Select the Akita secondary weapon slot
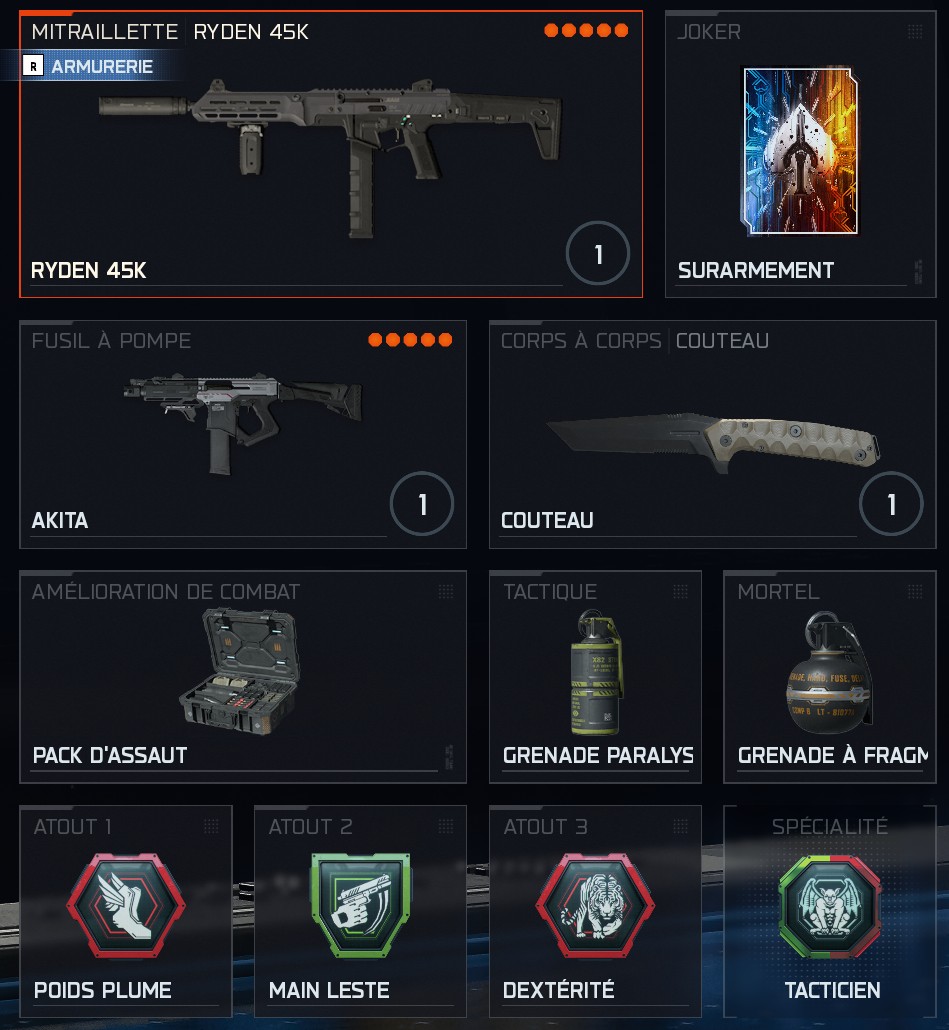949x1030 pixels. pyautogui.click(x=242, y=434)
